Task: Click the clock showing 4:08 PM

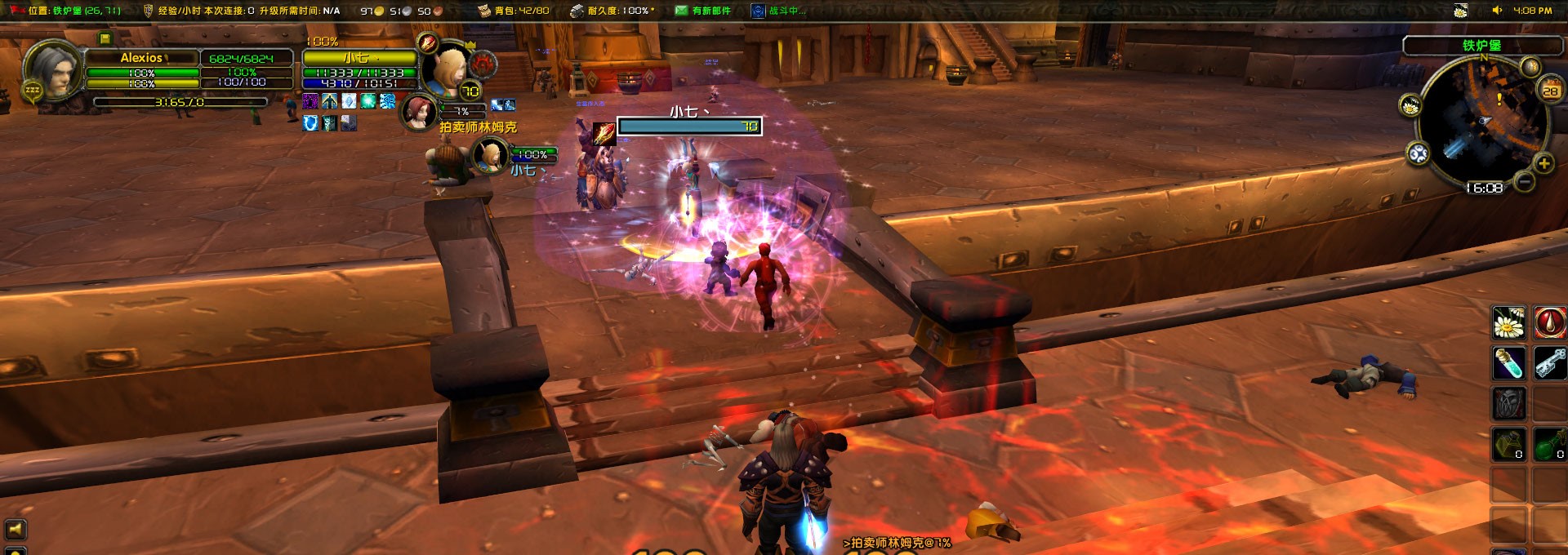Action: tap(1532, 11)
